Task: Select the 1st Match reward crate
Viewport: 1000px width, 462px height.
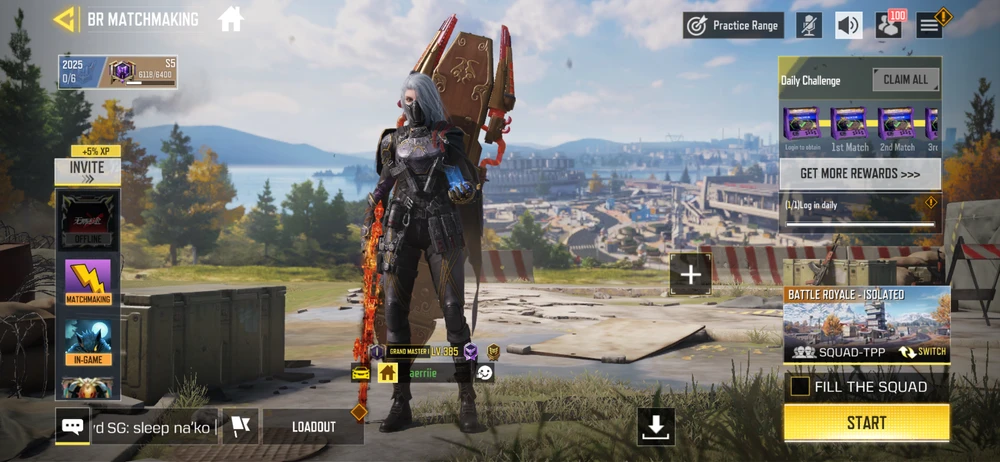Action: 849,127
